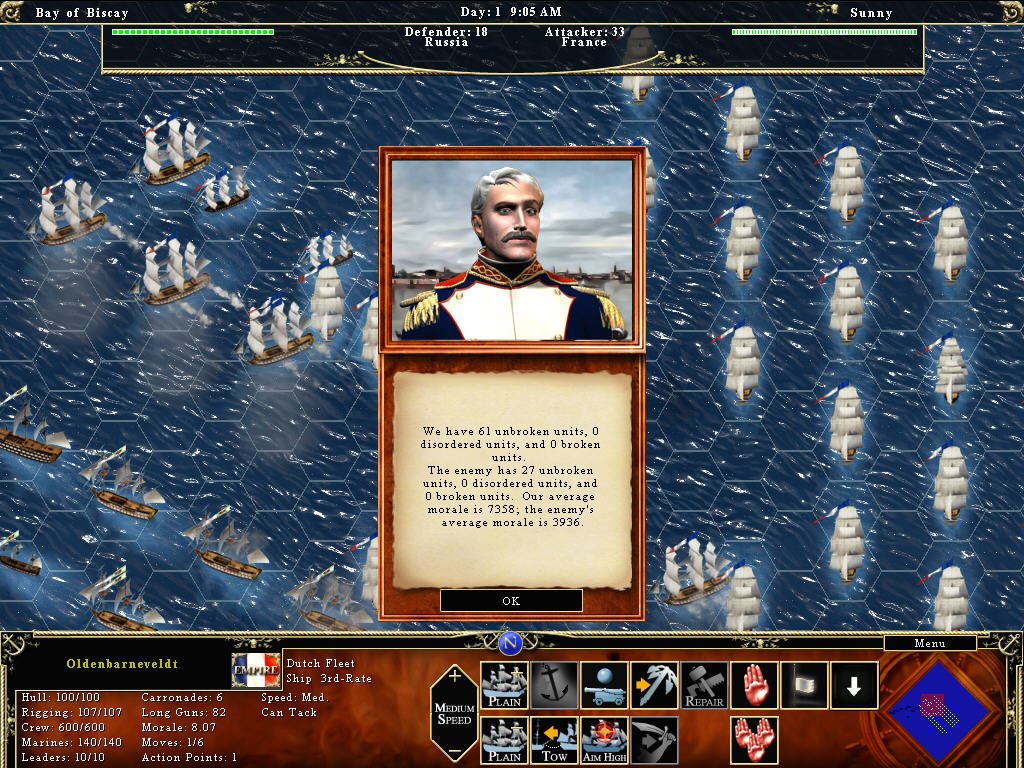
Task: Set gunnery to Aim High
Action: point(605,741)
